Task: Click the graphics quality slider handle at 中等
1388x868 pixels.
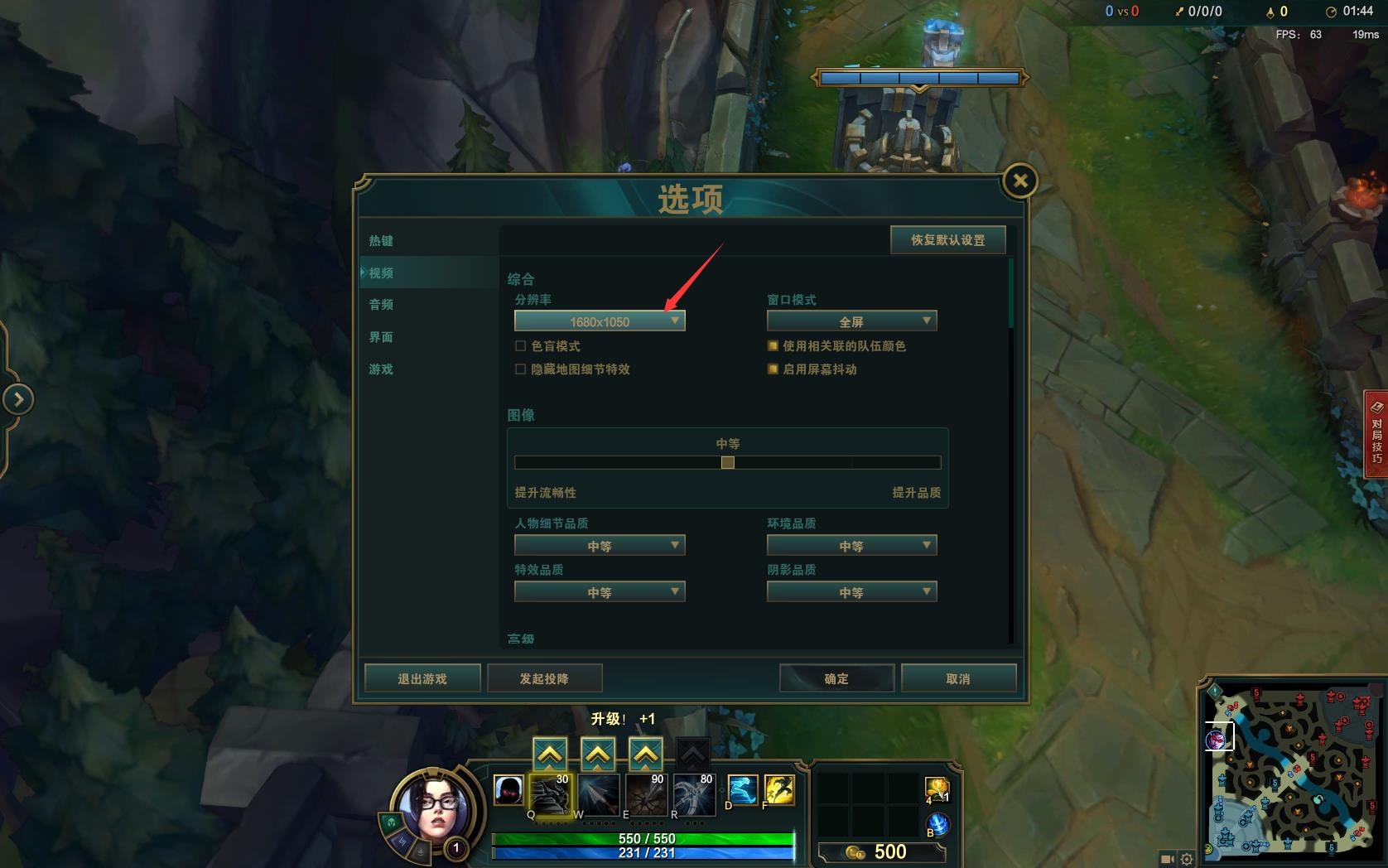Action: [727, 463]
